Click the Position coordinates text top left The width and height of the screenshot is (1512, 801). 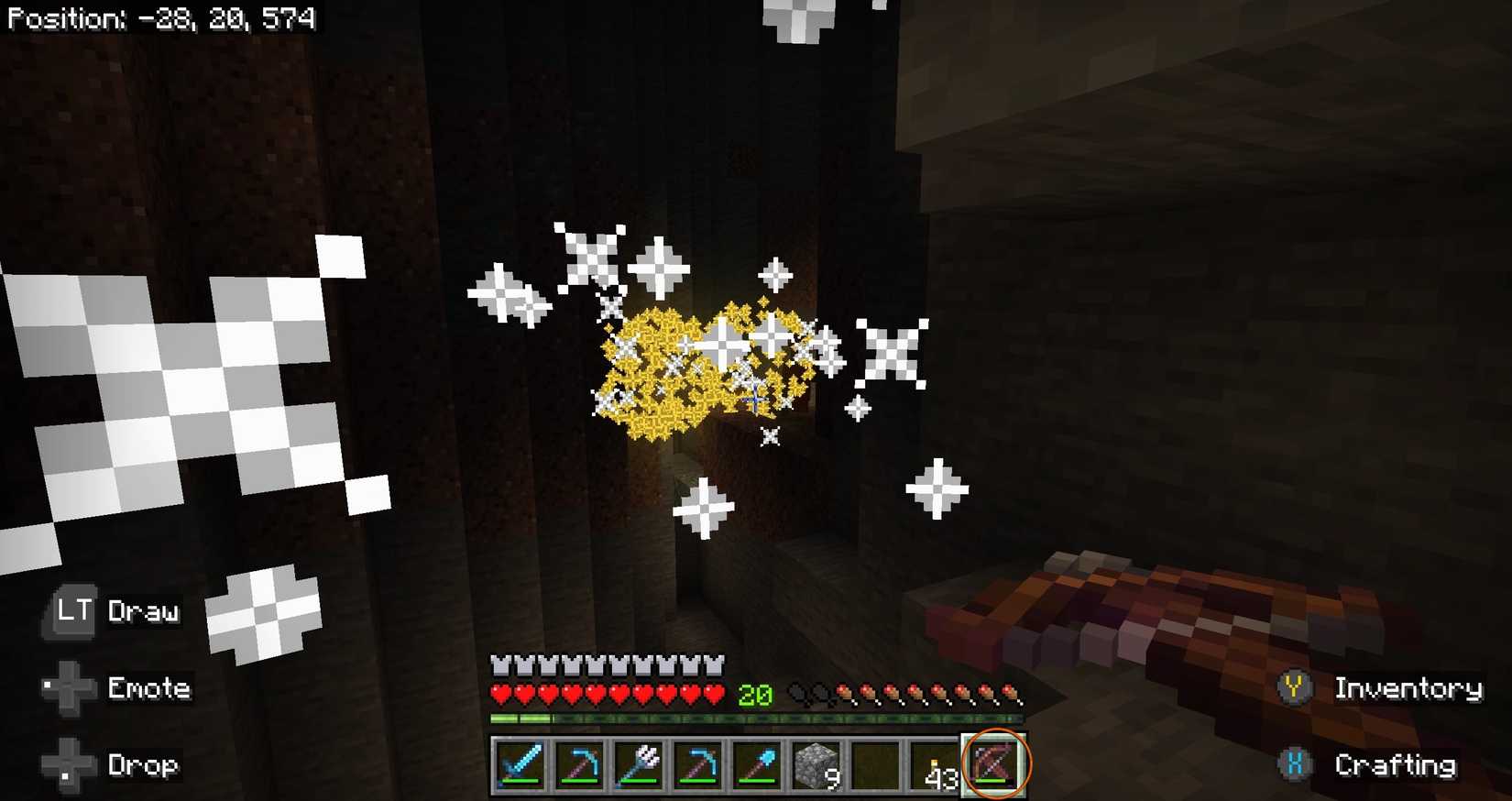click(x=160, y=18)
